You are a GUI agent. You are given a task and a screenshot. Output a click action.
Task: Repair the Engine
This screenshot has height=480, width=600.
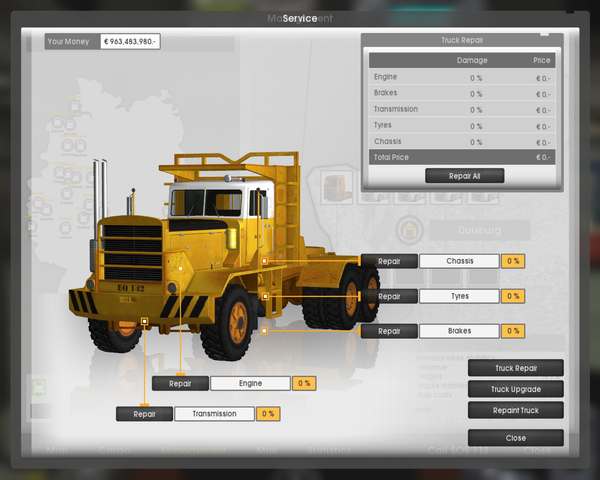pyautogui.click(x=180, y=383)
